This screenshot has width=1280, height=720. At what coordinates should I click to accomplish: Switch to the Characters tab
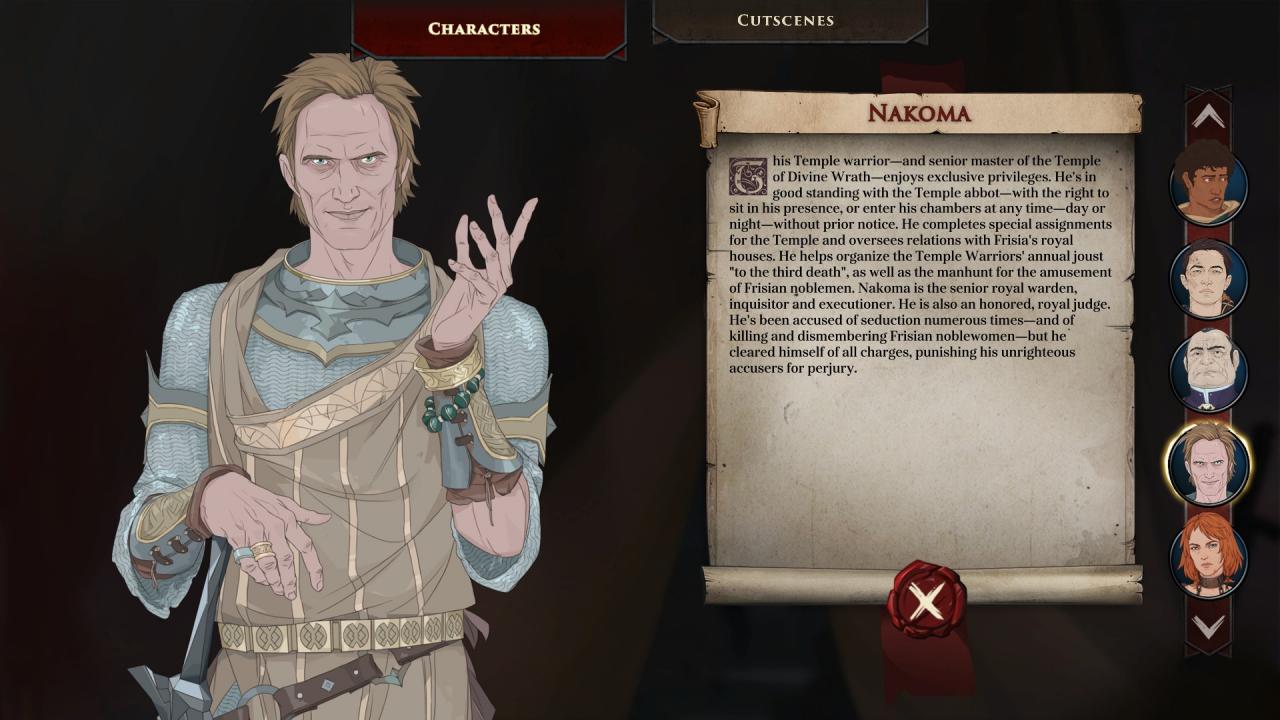(x=484, y=28)
